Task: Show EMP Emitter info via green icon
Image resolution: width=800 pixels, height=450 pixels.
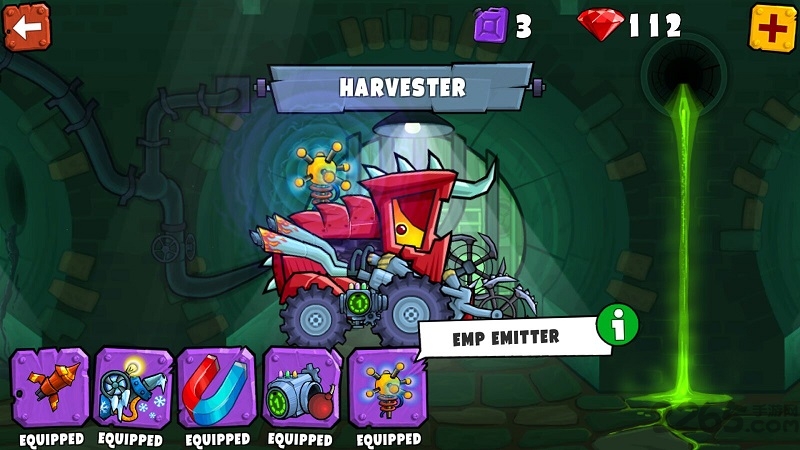Action: click(x=617, y=325)
